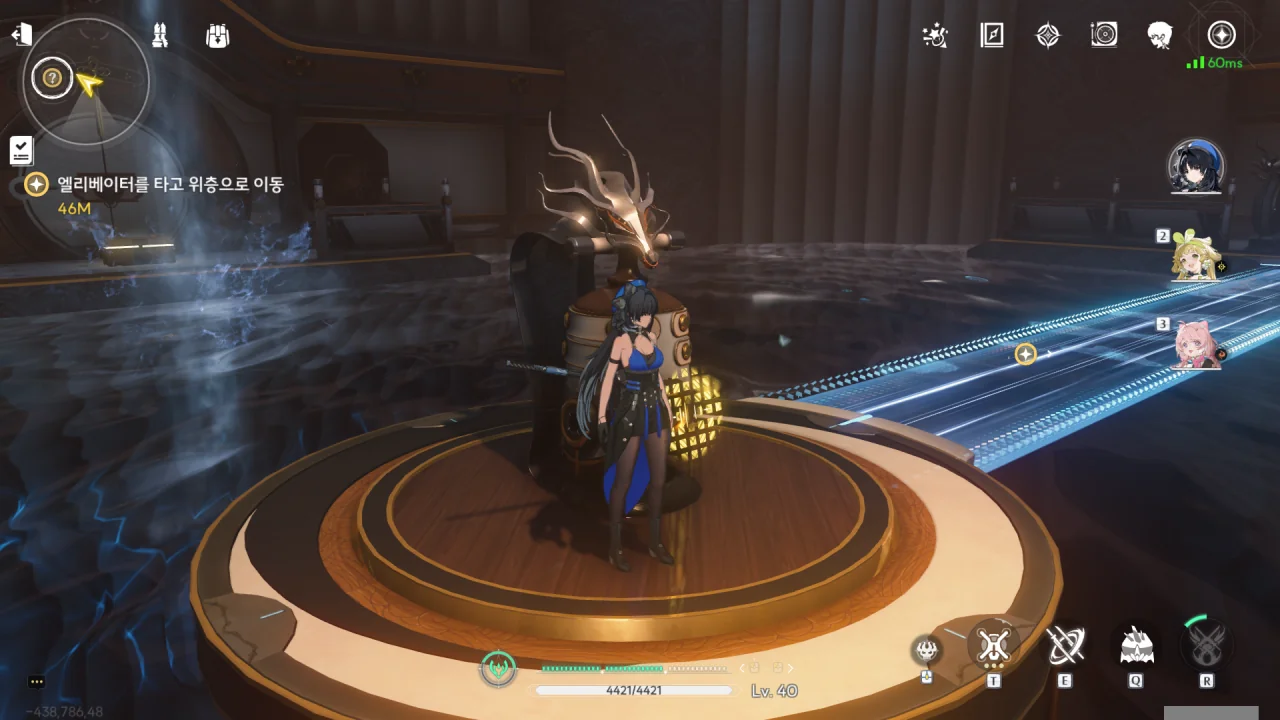
Task: Open the backpack icon
Action: coord(217,36)
